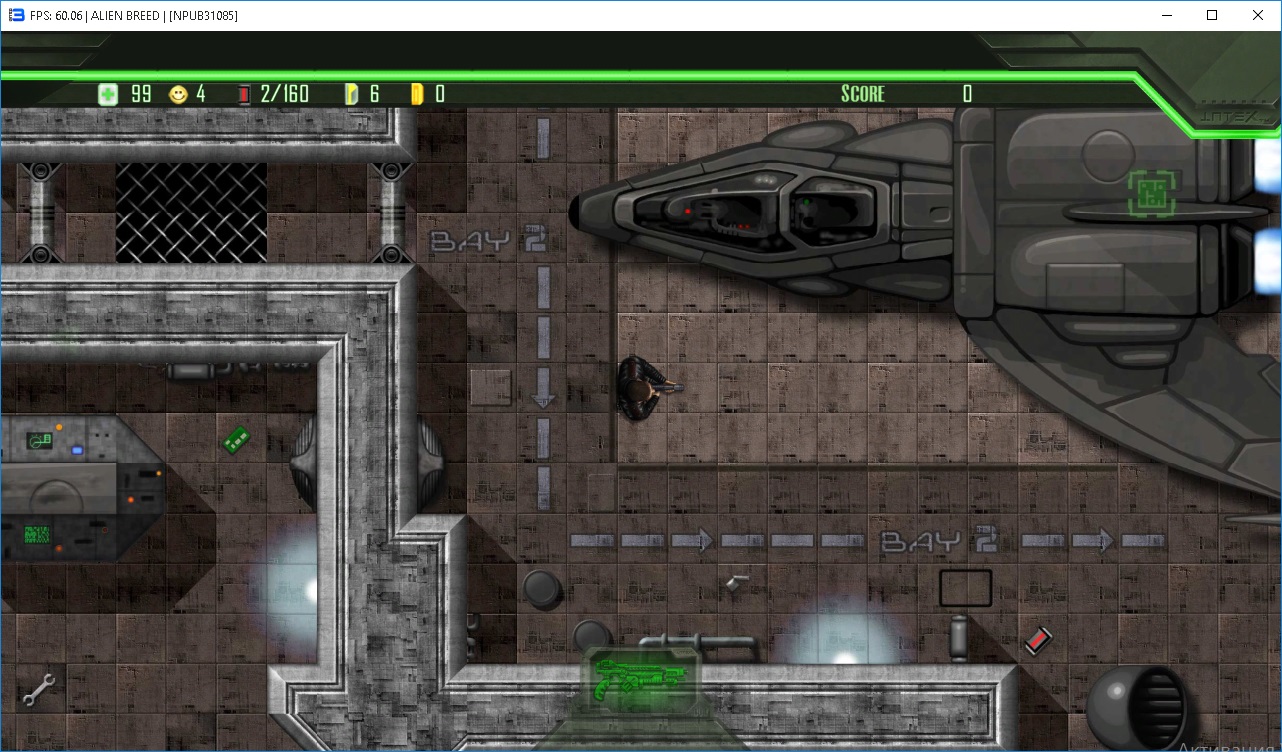Minimize the game window

pos(1166,15)
